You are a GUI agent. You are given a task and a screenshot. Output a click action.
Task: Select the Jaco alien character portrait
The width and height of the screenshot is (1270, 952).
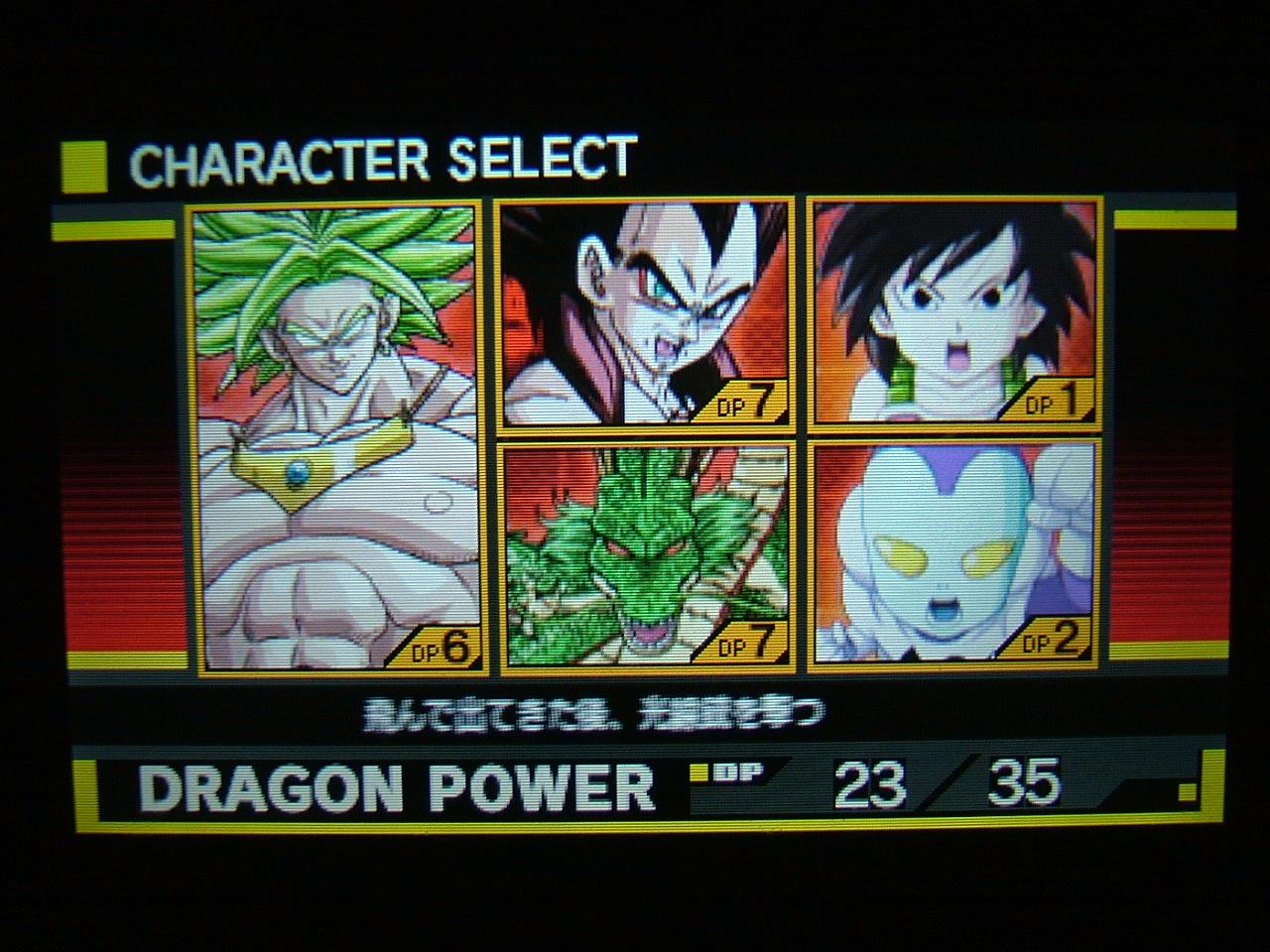click(x=952, y=555)
